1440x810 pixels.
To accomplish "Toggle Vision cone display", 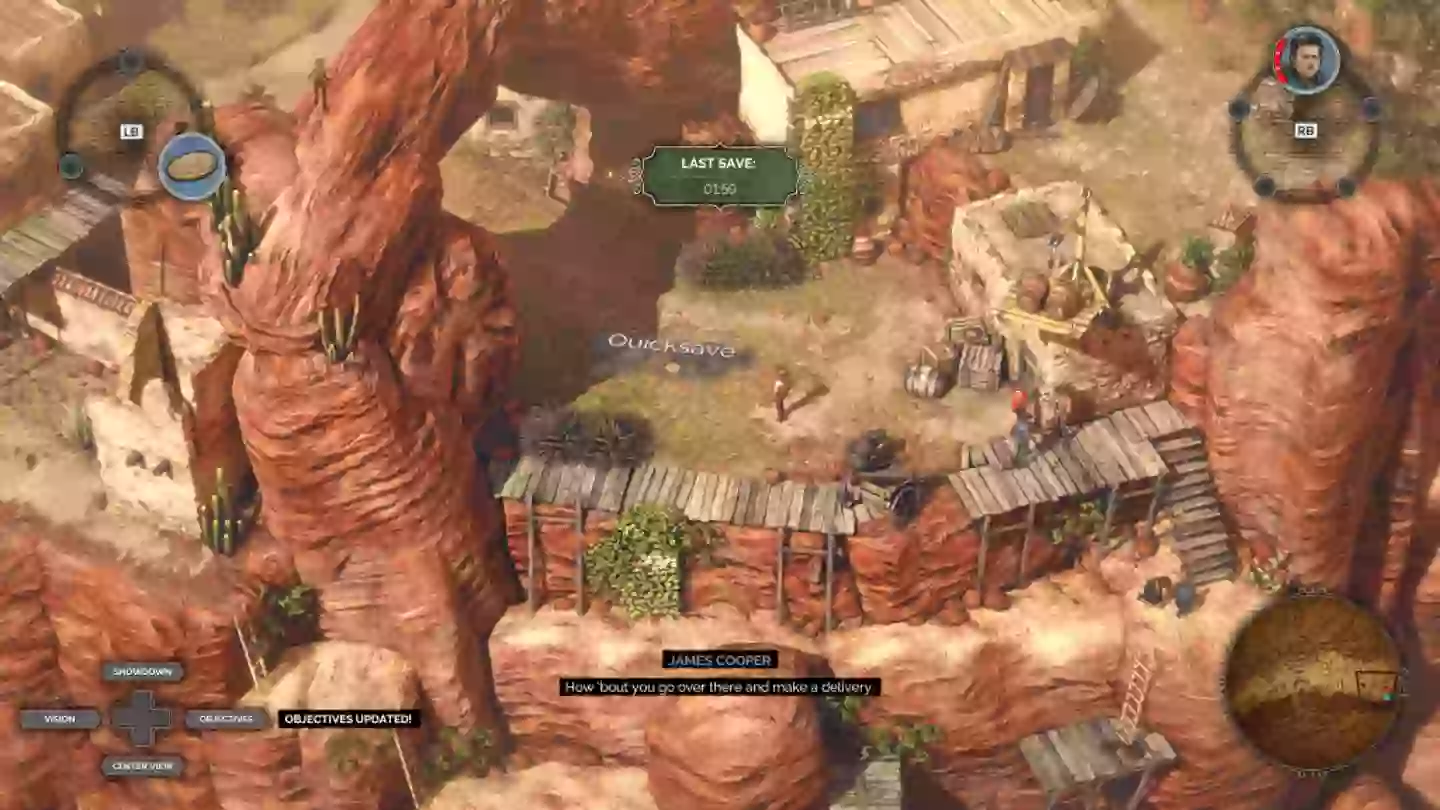I will click(61, 718).
